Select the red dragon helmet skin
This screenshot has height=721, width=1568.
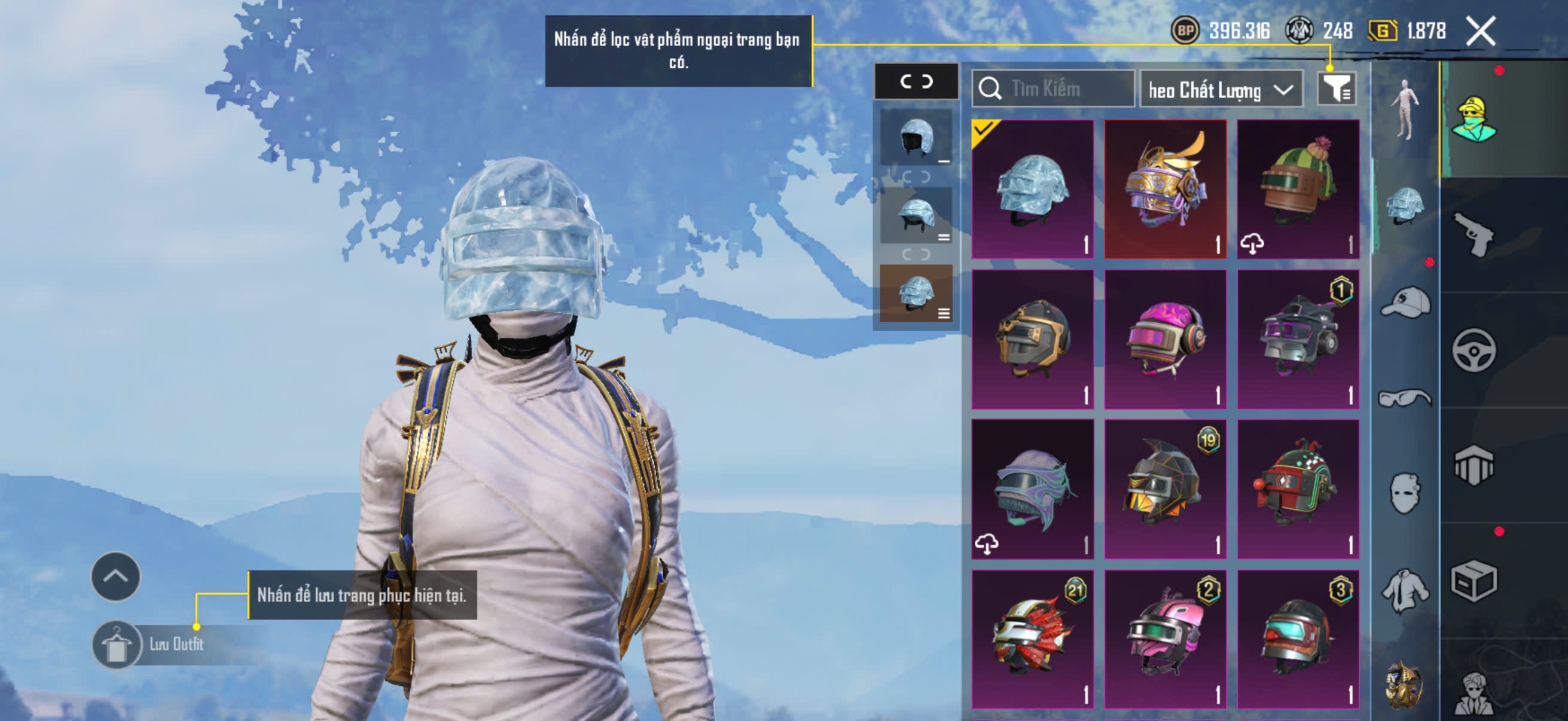pyautogui.click(x=1032, y=639)
